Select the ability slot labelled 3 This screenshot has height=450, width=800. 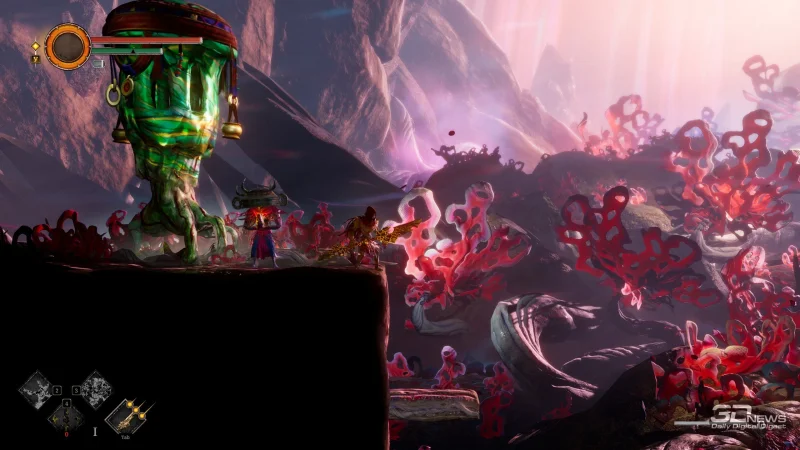tap(95, 388)
